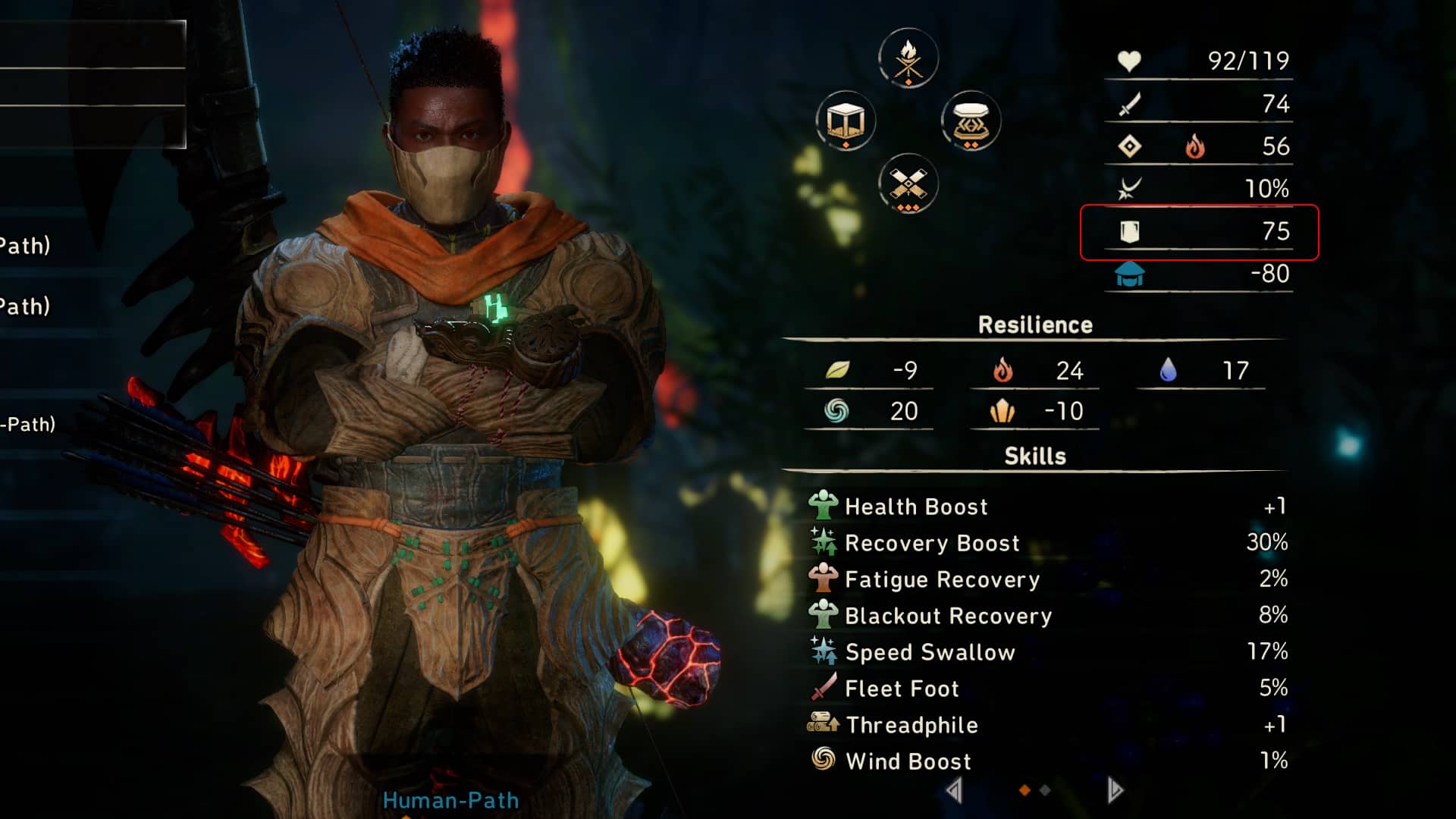This screenshot has width=1456, height=819.
Task: Select the open crate circular icon
Action: [x=846, y=121]
